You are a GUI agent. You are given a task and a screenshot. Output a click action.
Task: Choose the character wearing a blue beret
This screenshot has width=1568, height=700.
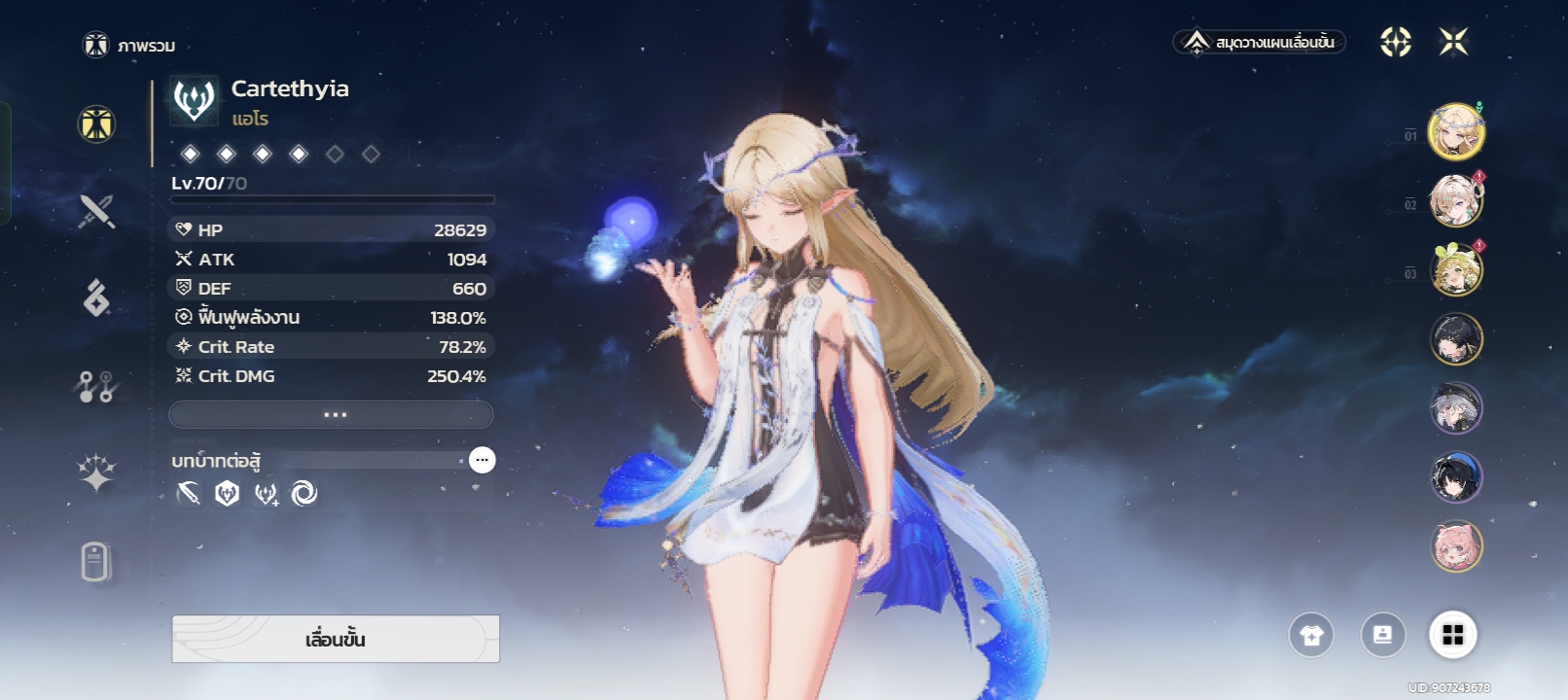pos(1456,477)
